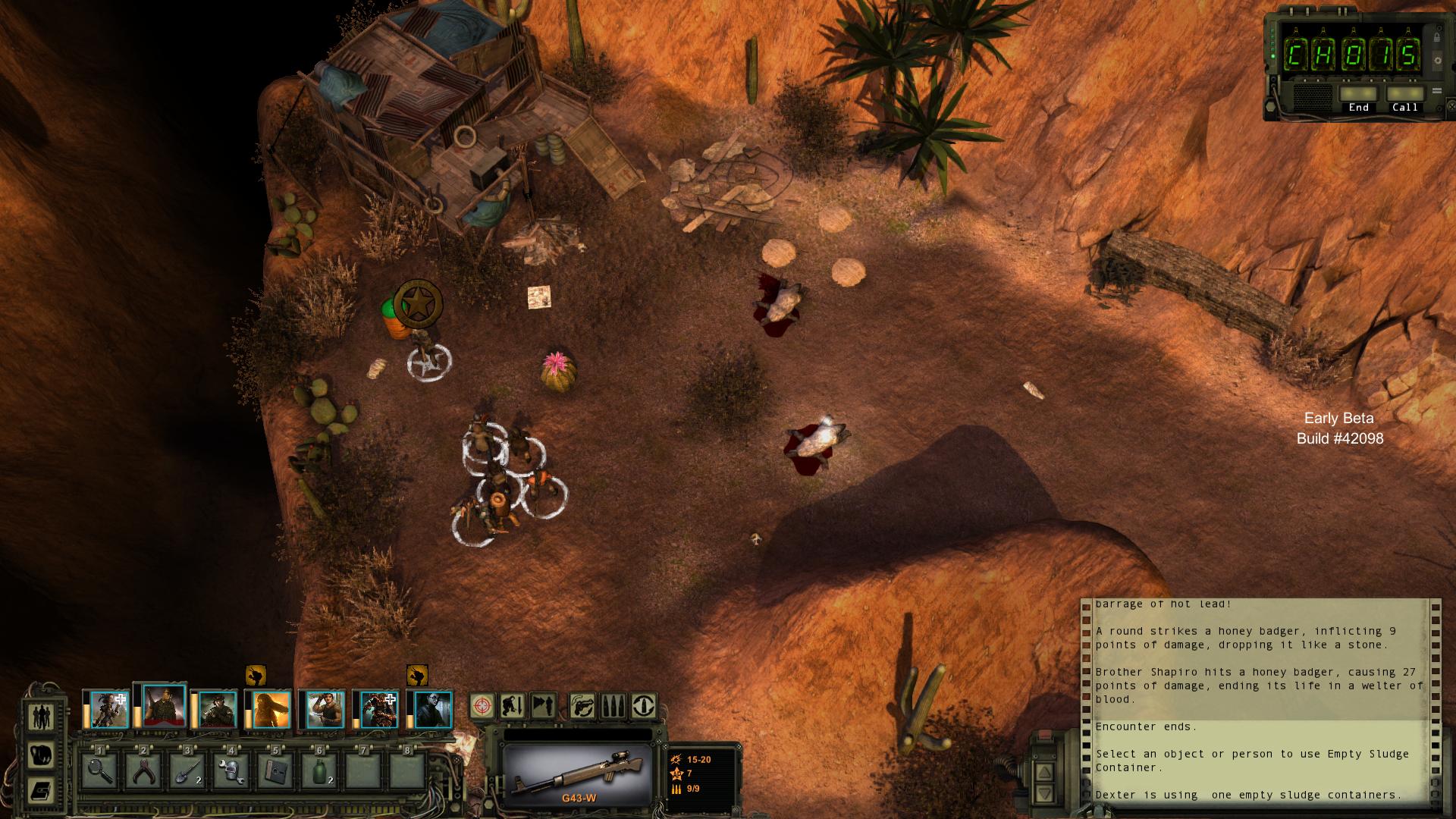Choose the floppy disk item in slot 5
Image resolution: width=1456 pixels, height=819 pixels.
pos(277,770)
